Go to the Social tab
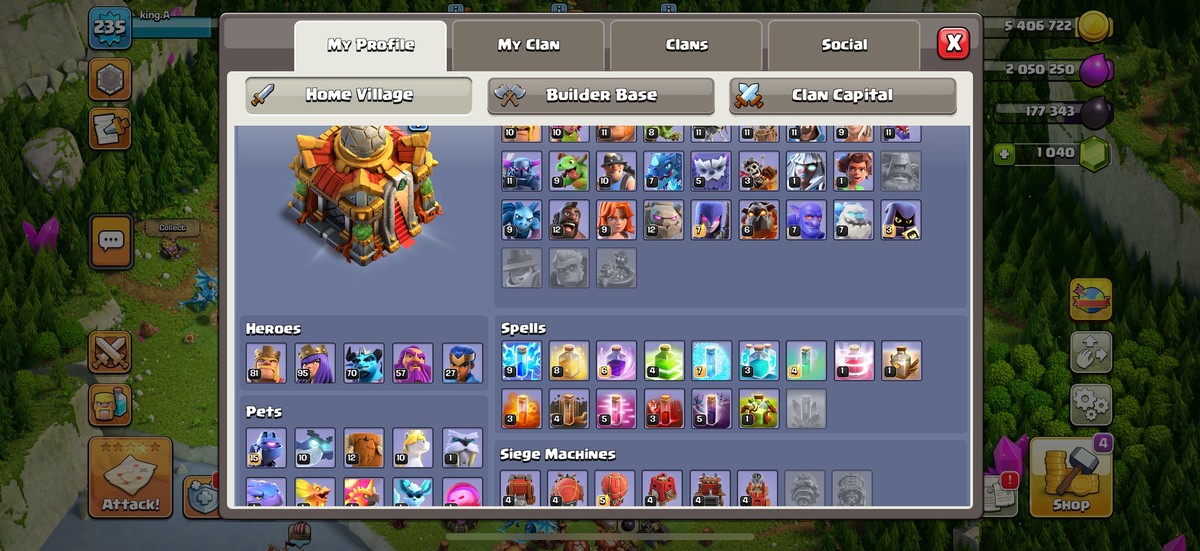Image resolution: width=1200 pixels, height=551 pixels. coord(844,45)
